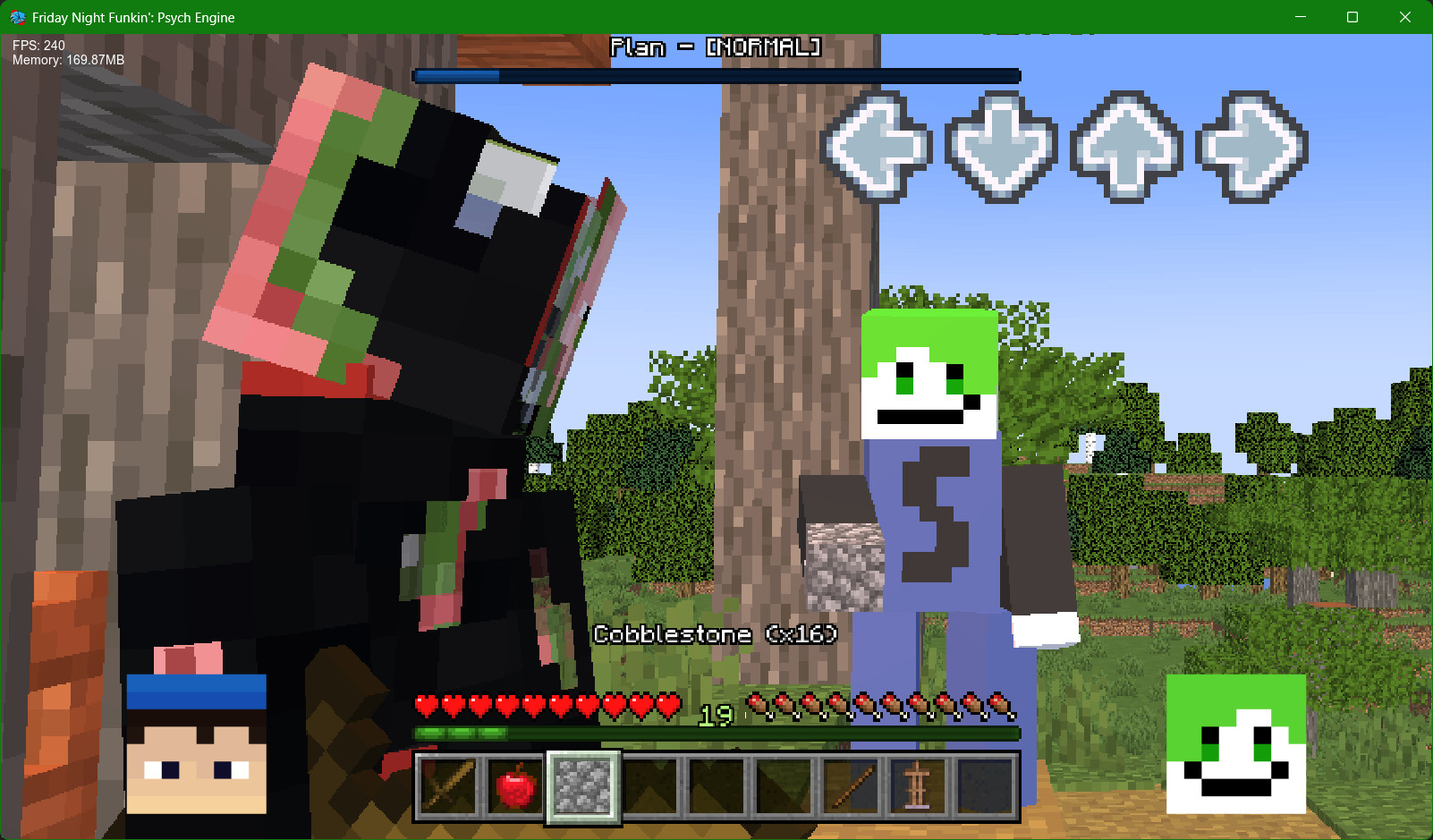Click the Psych Engine icon in the title bar
This screenshot has height=840, width=1433.
pyautogui.click(x=17, y=16)
